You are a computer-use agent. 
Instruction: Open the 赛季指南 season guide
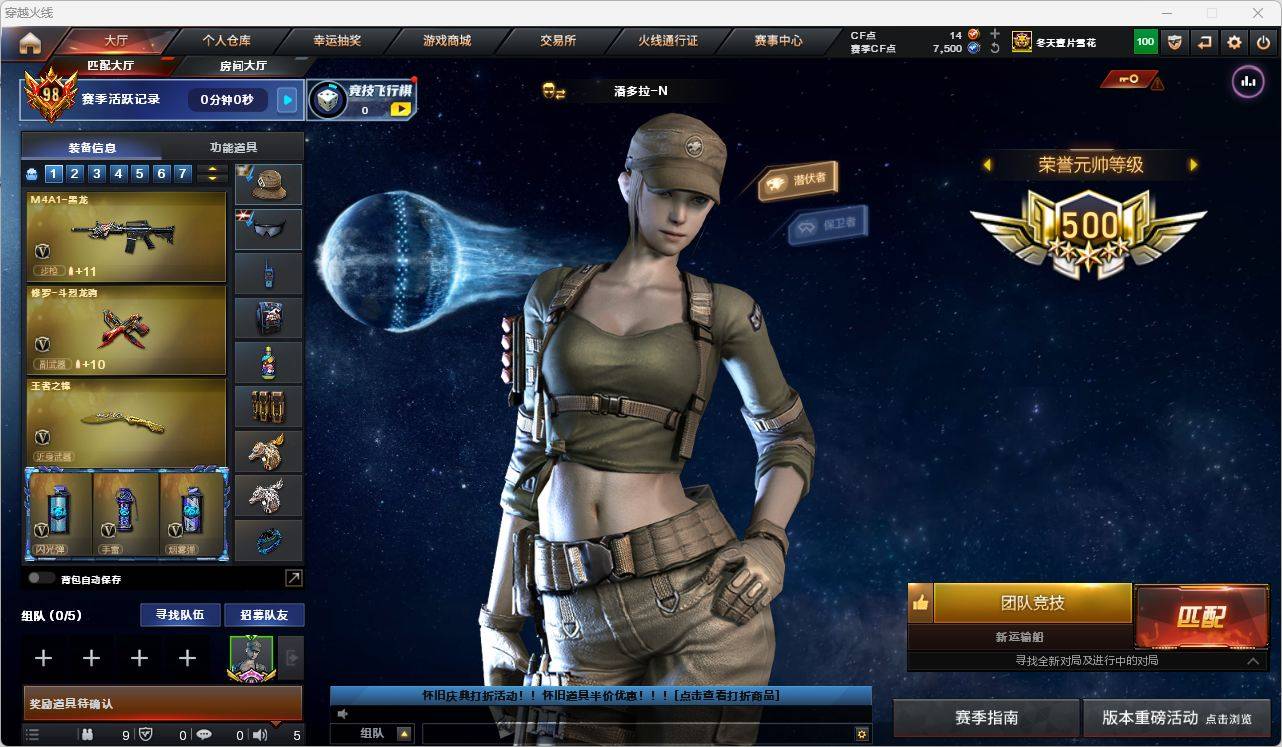986,718
